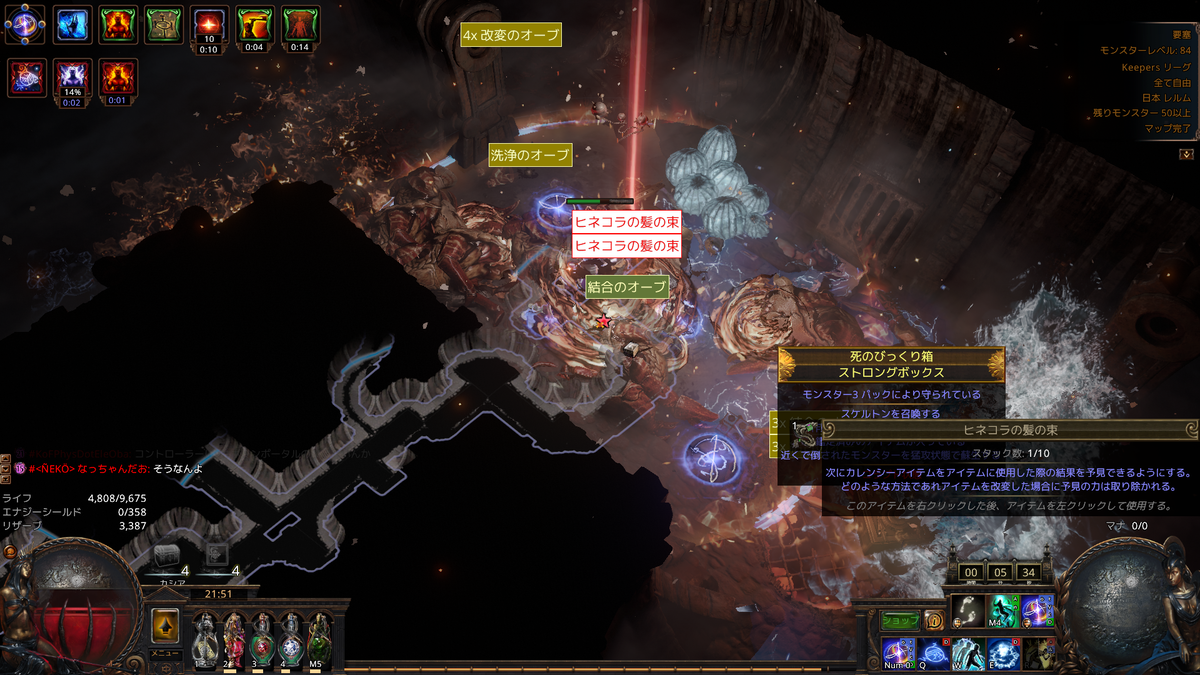Image resolution: width=1200 pixels, height=675 pixels.
Task: Pick up the 4x 改変のオーブ label
Action: click(511, 35)
